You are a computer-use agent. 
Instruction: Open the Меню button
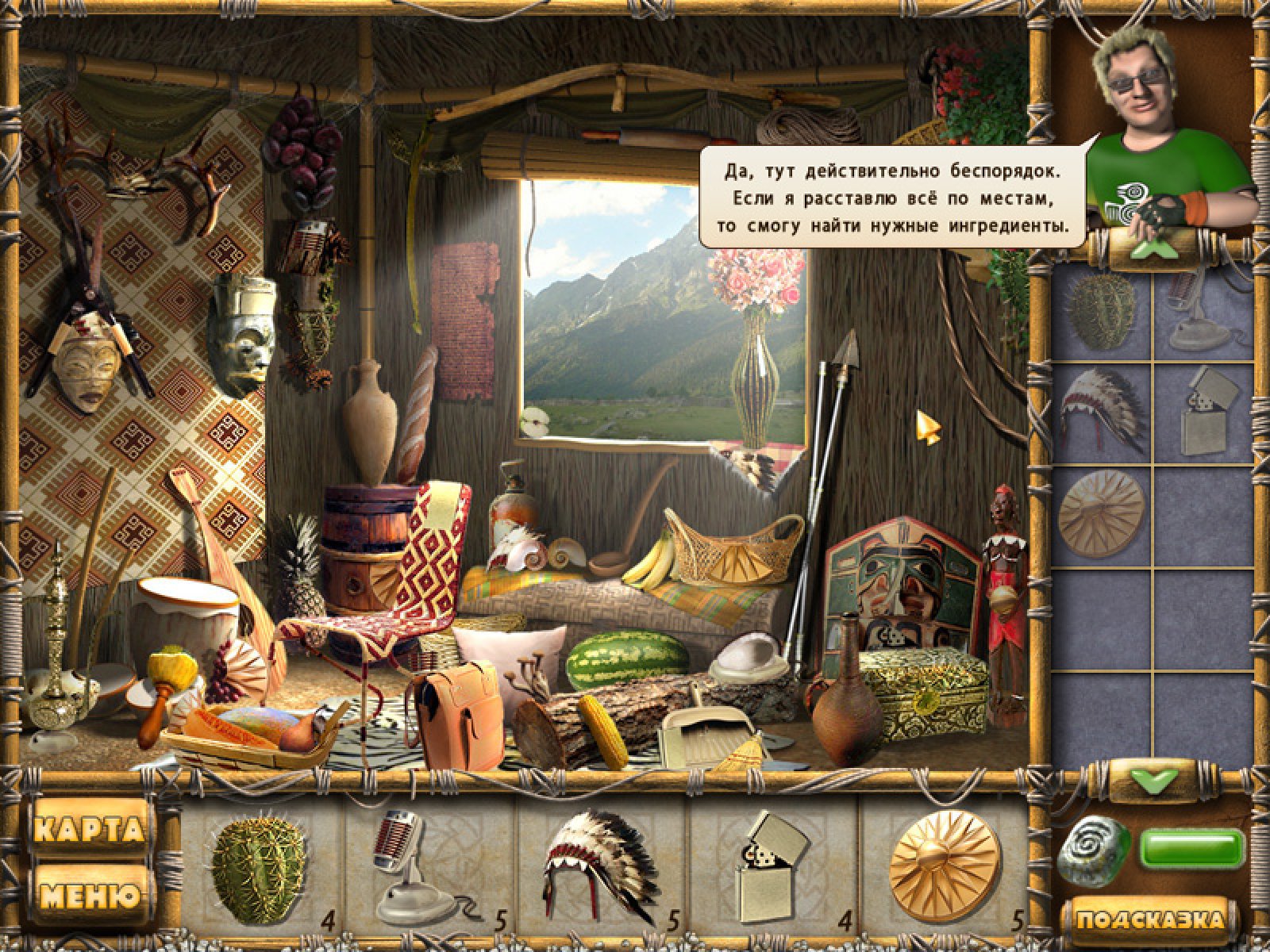click(90, 896)
